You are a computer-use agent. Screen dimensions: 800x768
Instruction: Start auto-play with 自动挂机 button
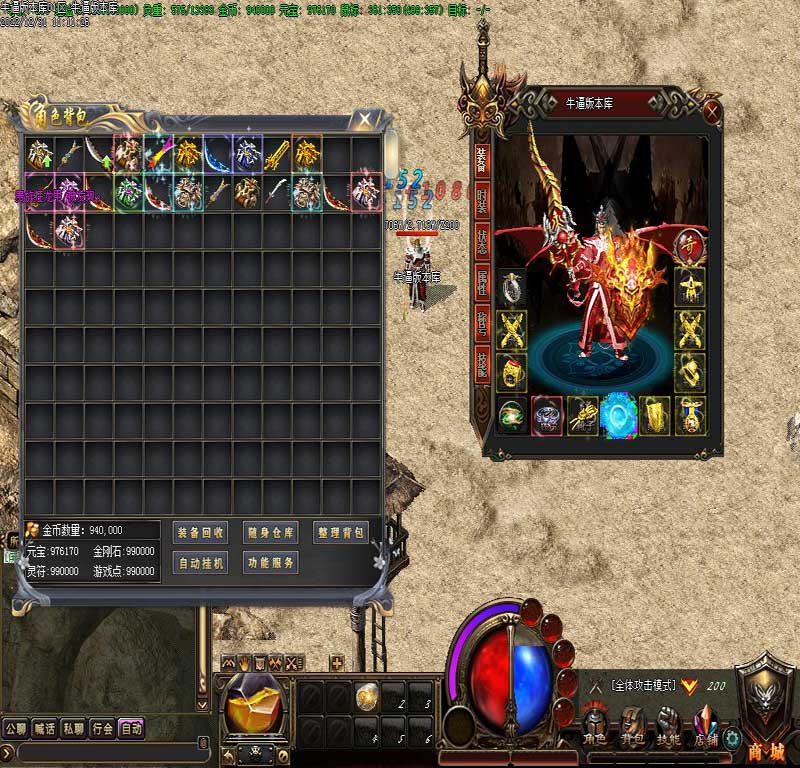(x=200, y=563)
